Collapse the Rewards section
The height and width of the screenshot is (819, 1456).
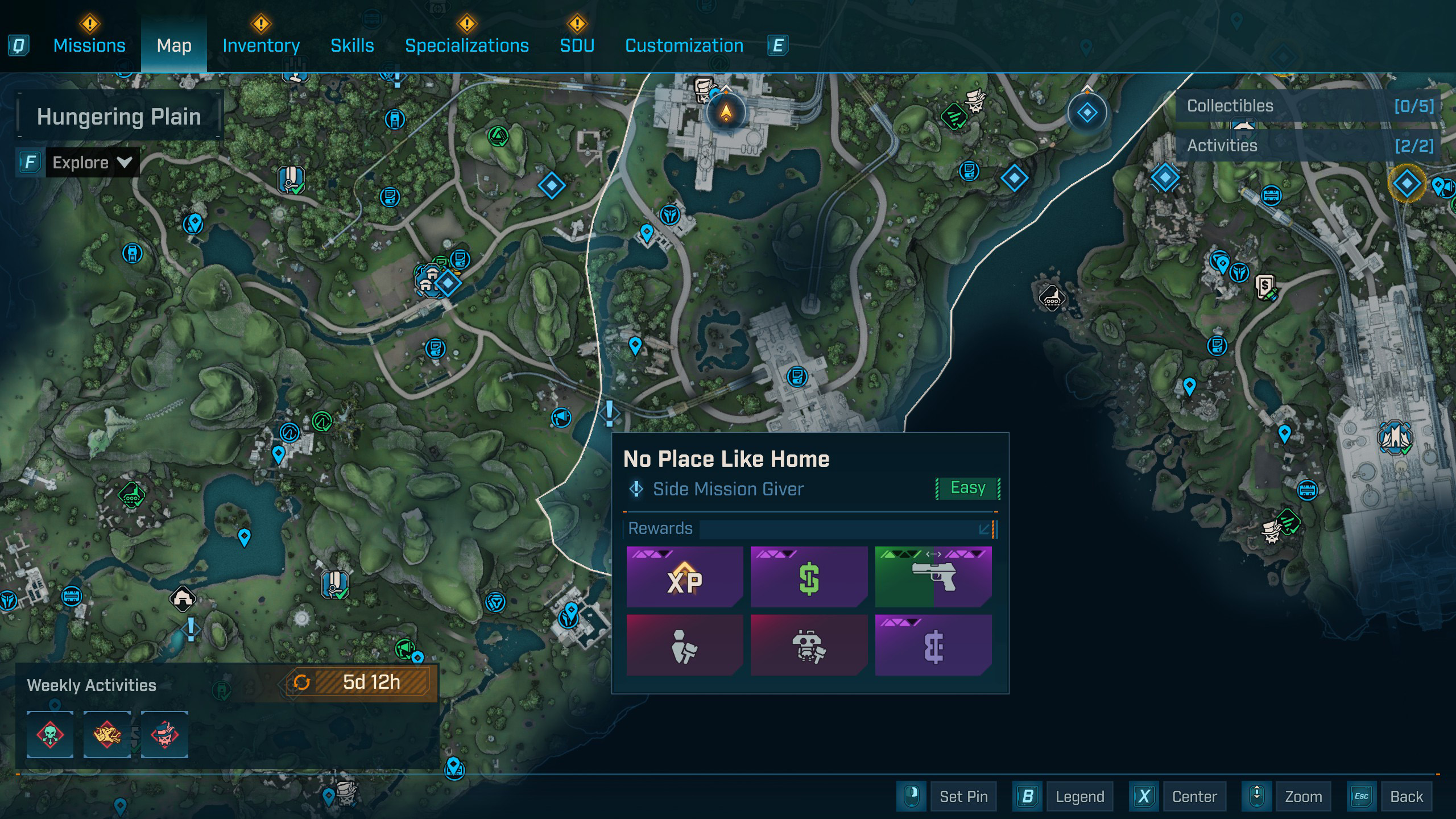tap(985, 529)
